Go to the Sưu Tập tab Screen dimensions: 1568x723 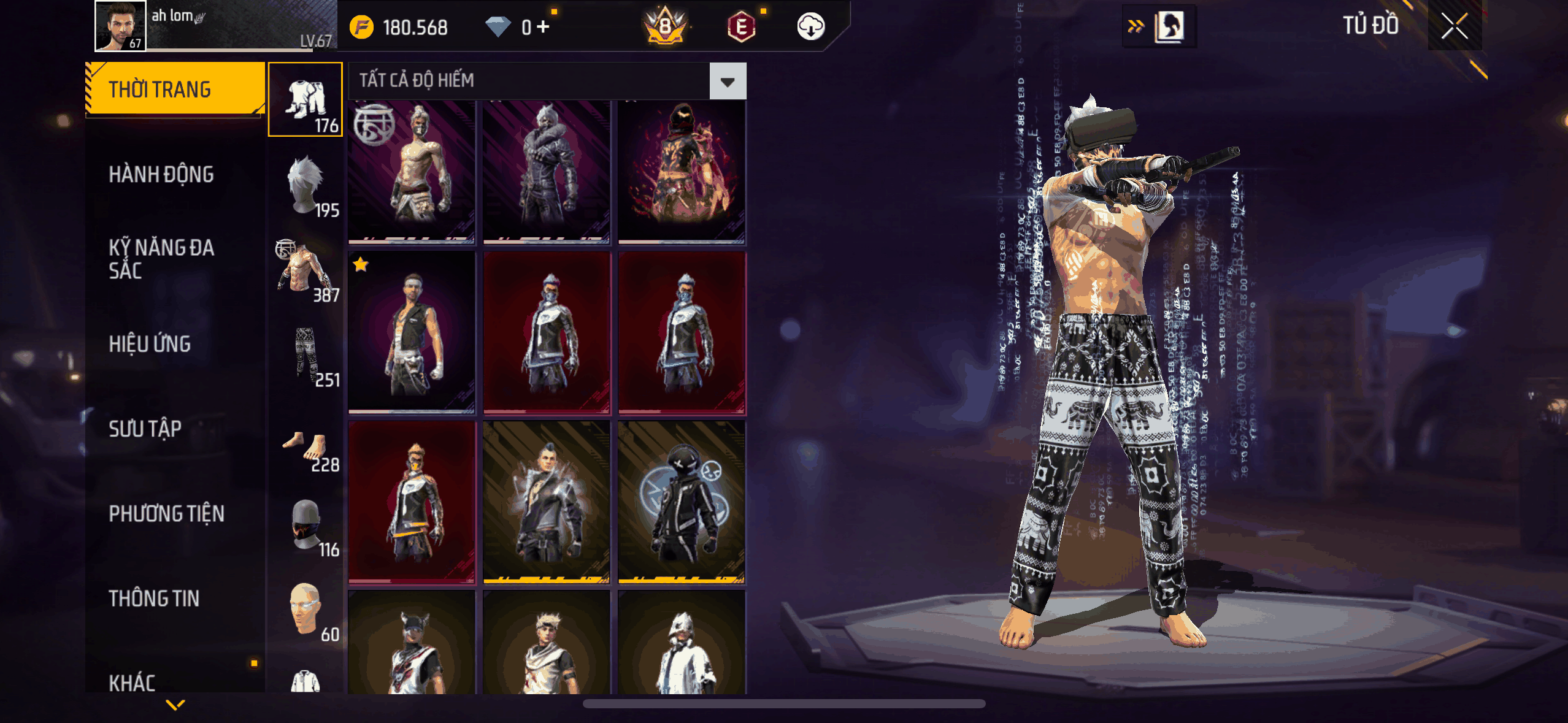pyautogui.click(x=145, y=429)
